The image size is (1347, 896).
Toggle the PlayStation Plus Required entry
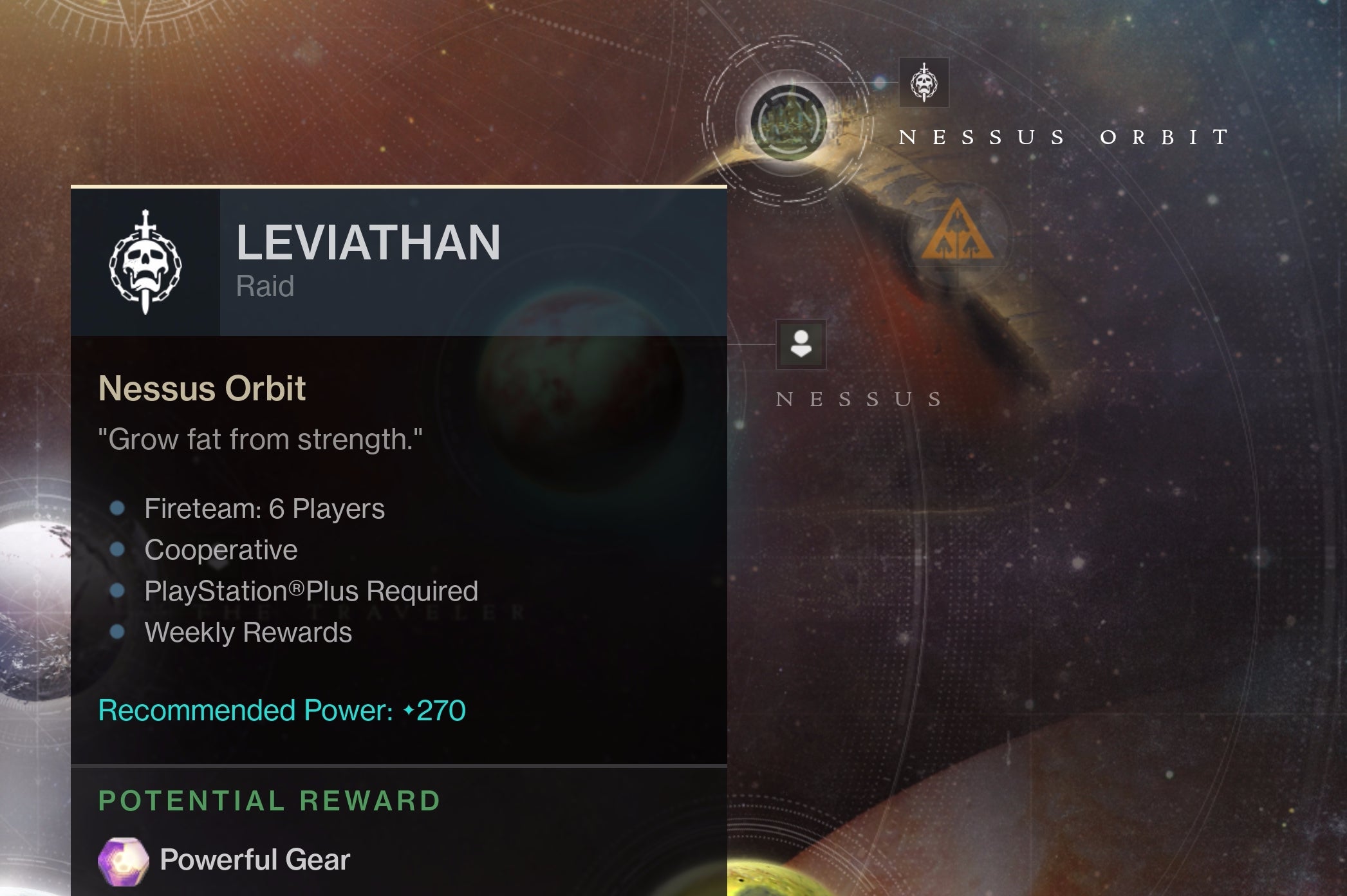pyautogui.click(x=311, y=591)
